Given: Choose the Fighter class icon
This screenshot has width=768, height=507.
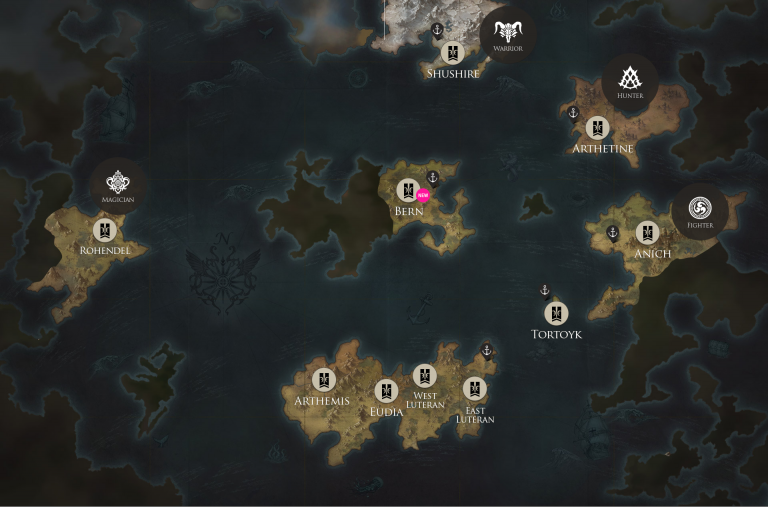Looking at the screenshot, I should (700, 210).
